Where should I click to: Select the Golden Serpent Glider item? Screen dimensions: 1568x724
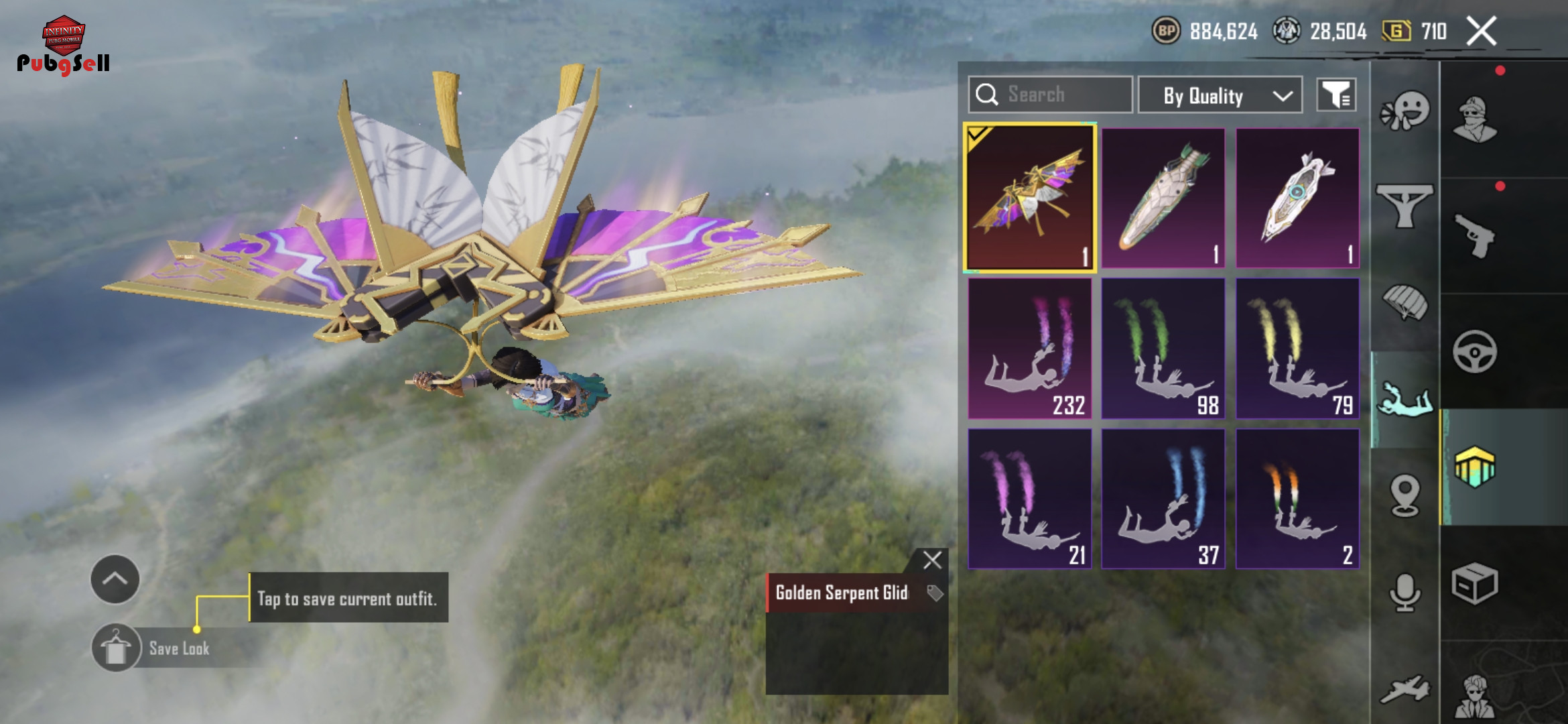pos(1030,198)
